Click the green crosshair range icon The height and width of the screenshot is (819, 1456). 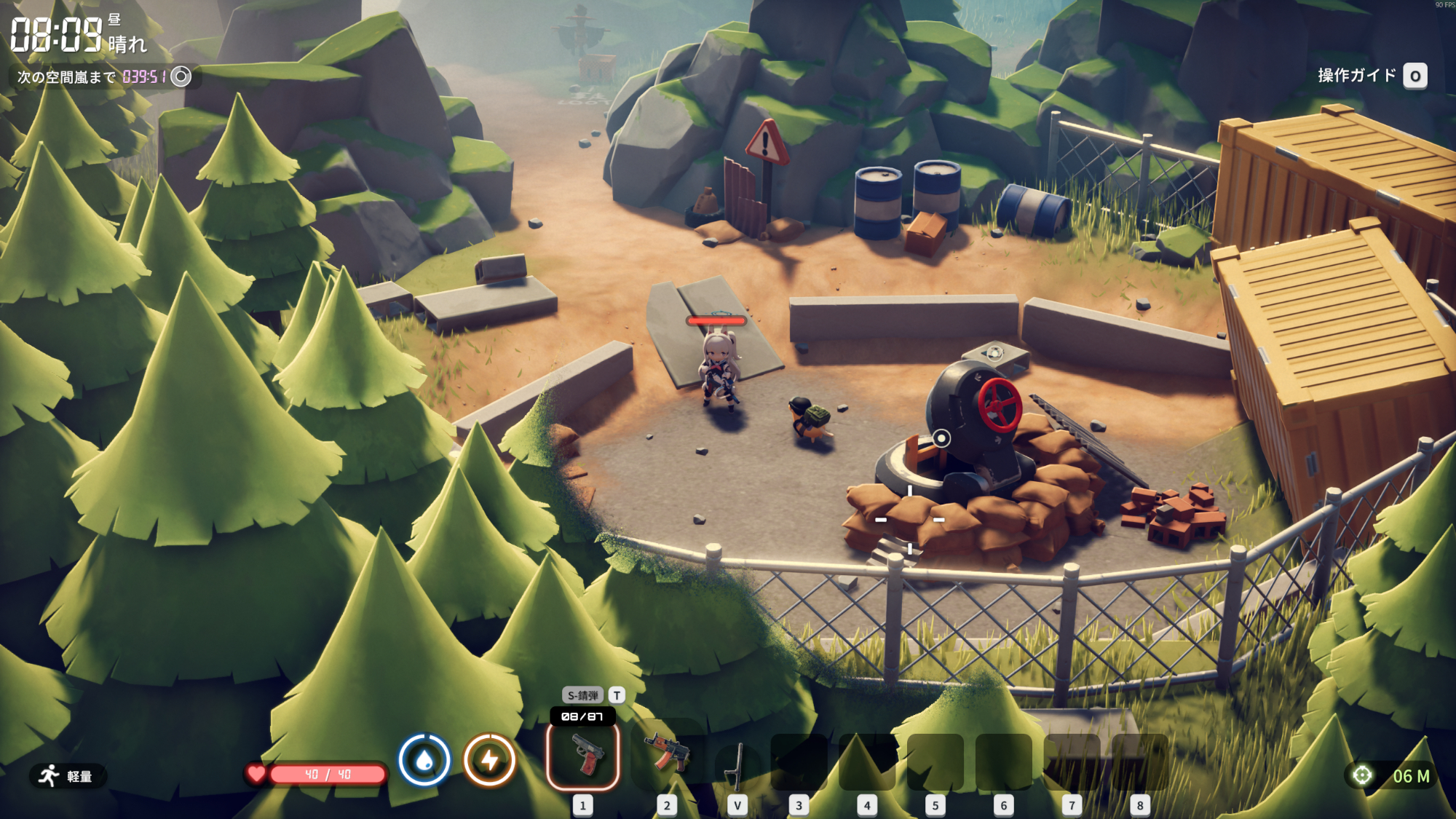tap(1361, 776)
